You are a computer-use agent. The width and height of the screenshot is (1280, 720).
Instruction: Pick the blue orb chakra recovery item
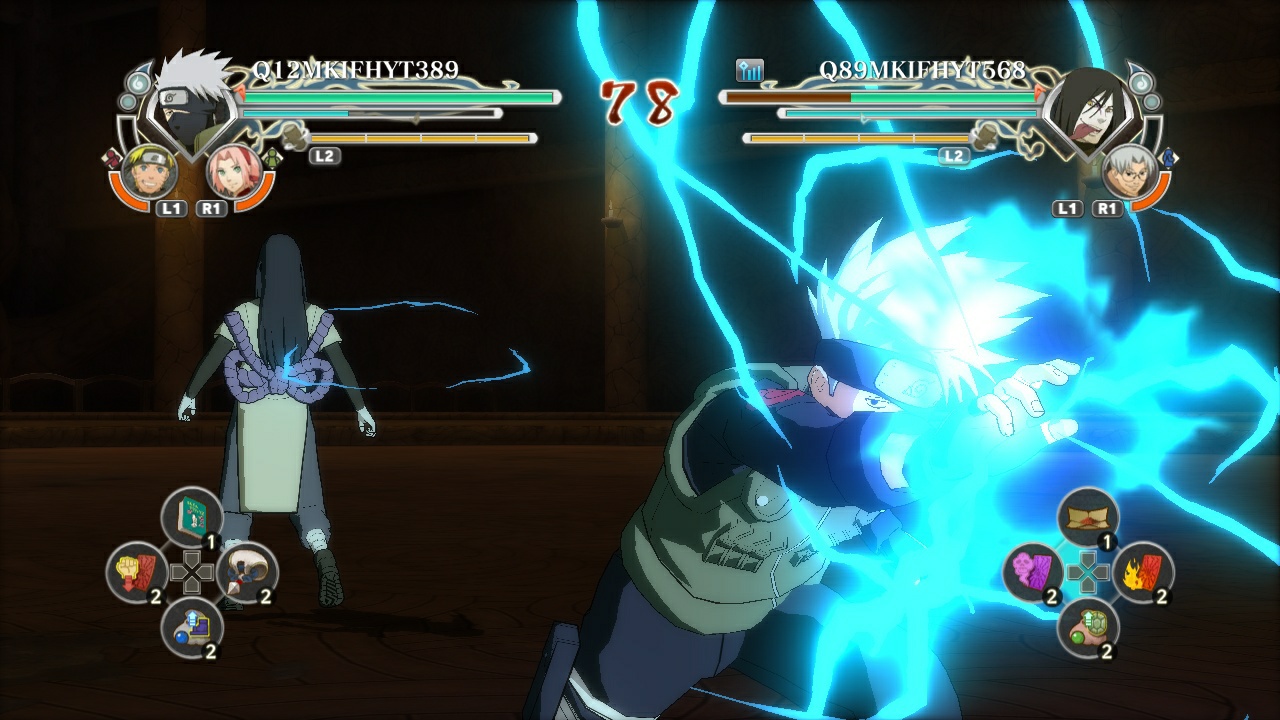(x=192, y=626)
